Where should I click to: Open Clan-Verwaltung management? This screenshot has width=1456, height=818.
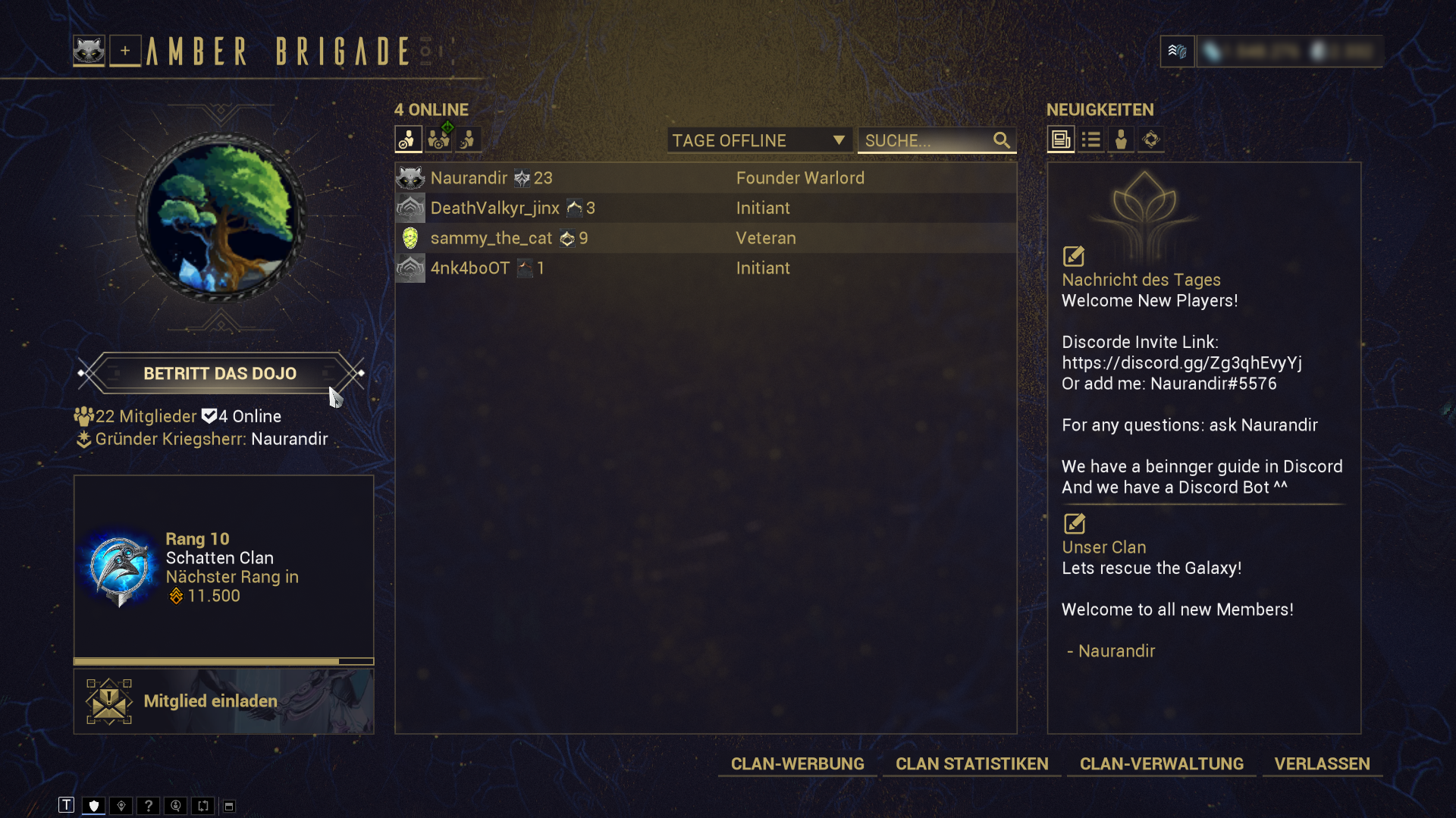point(1161,764)
